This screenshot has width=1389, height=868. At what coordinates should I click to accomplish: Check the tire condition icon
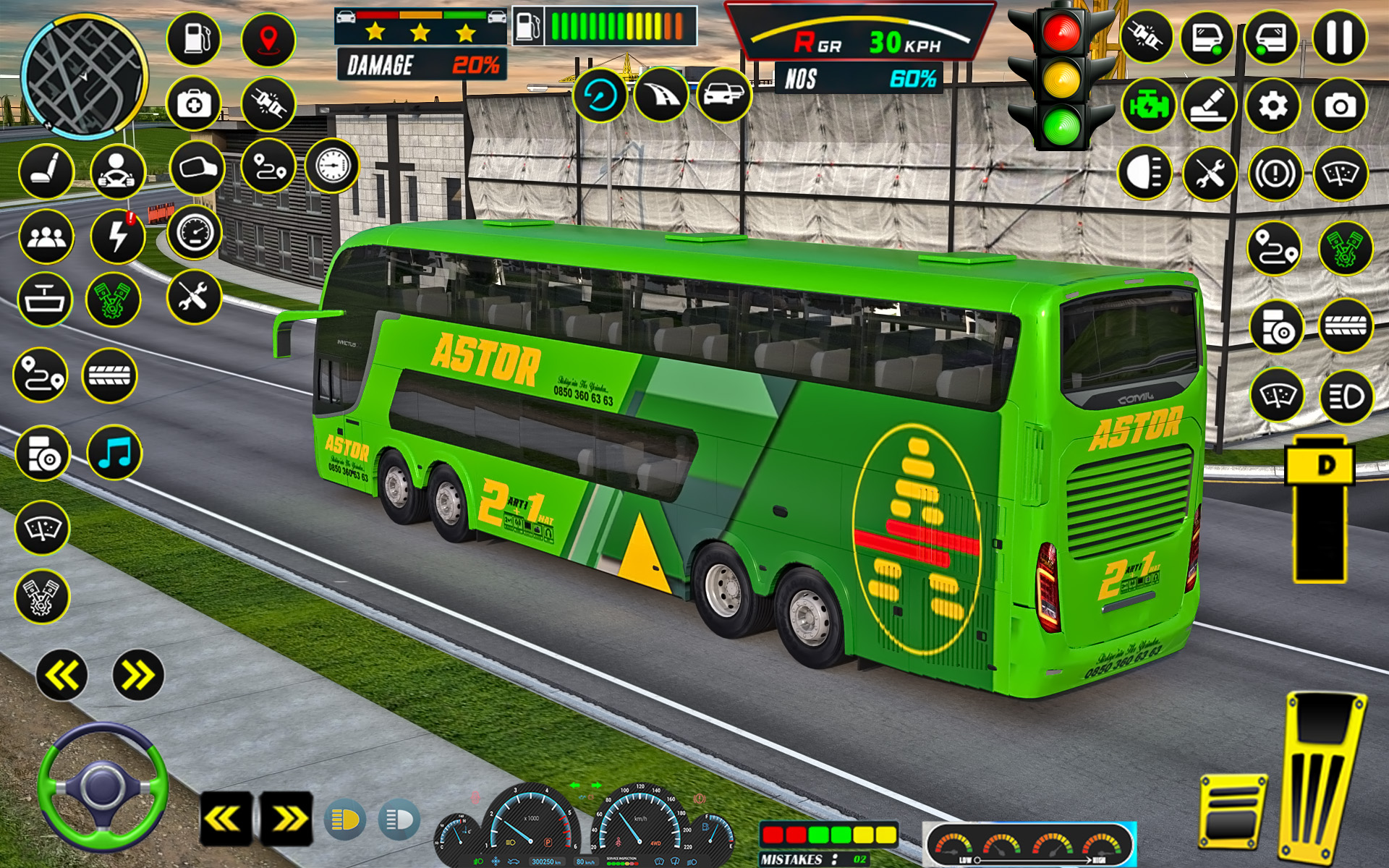(x=109, y=375)
